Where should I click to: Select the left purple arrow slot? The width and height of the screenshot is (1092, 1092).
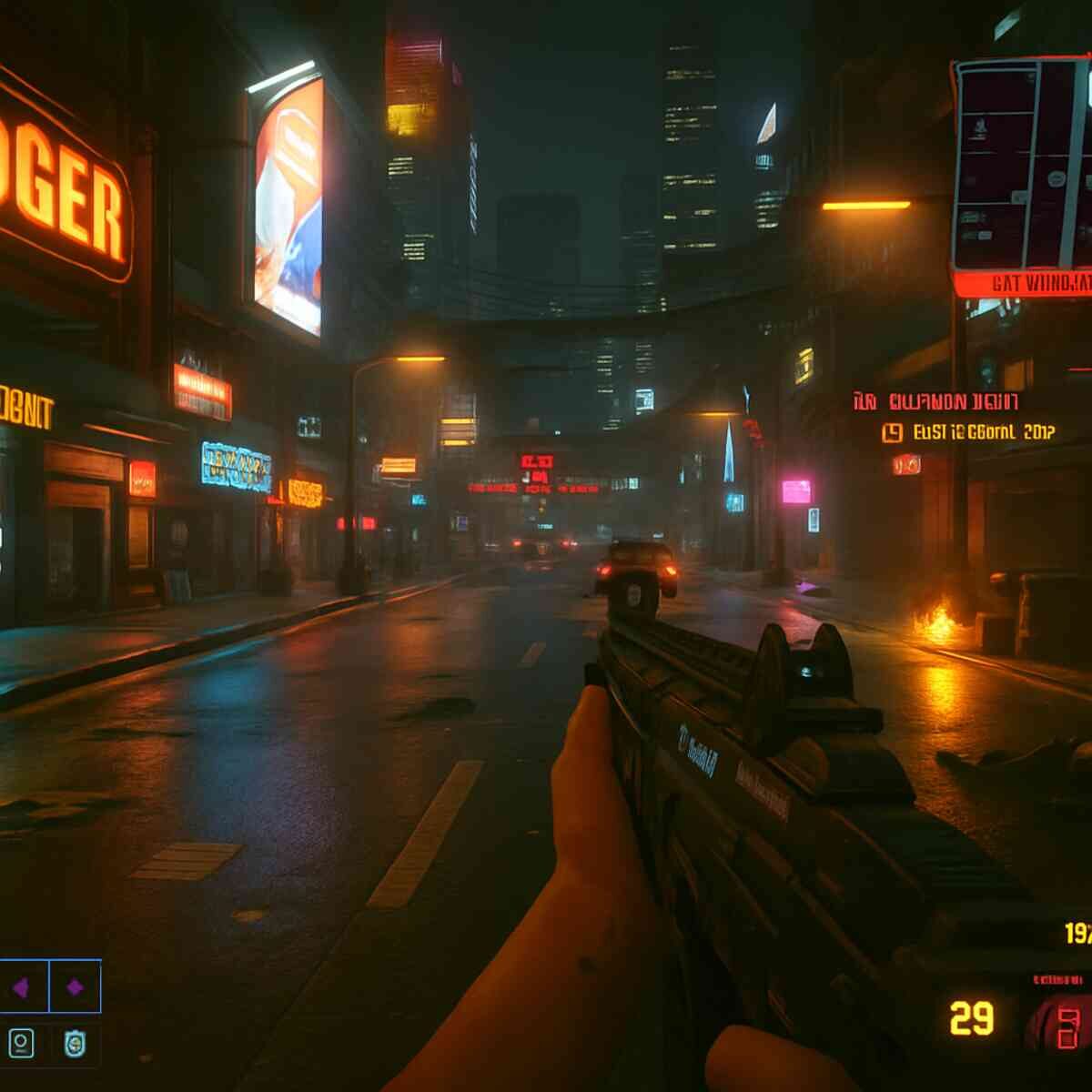[22, 986]
